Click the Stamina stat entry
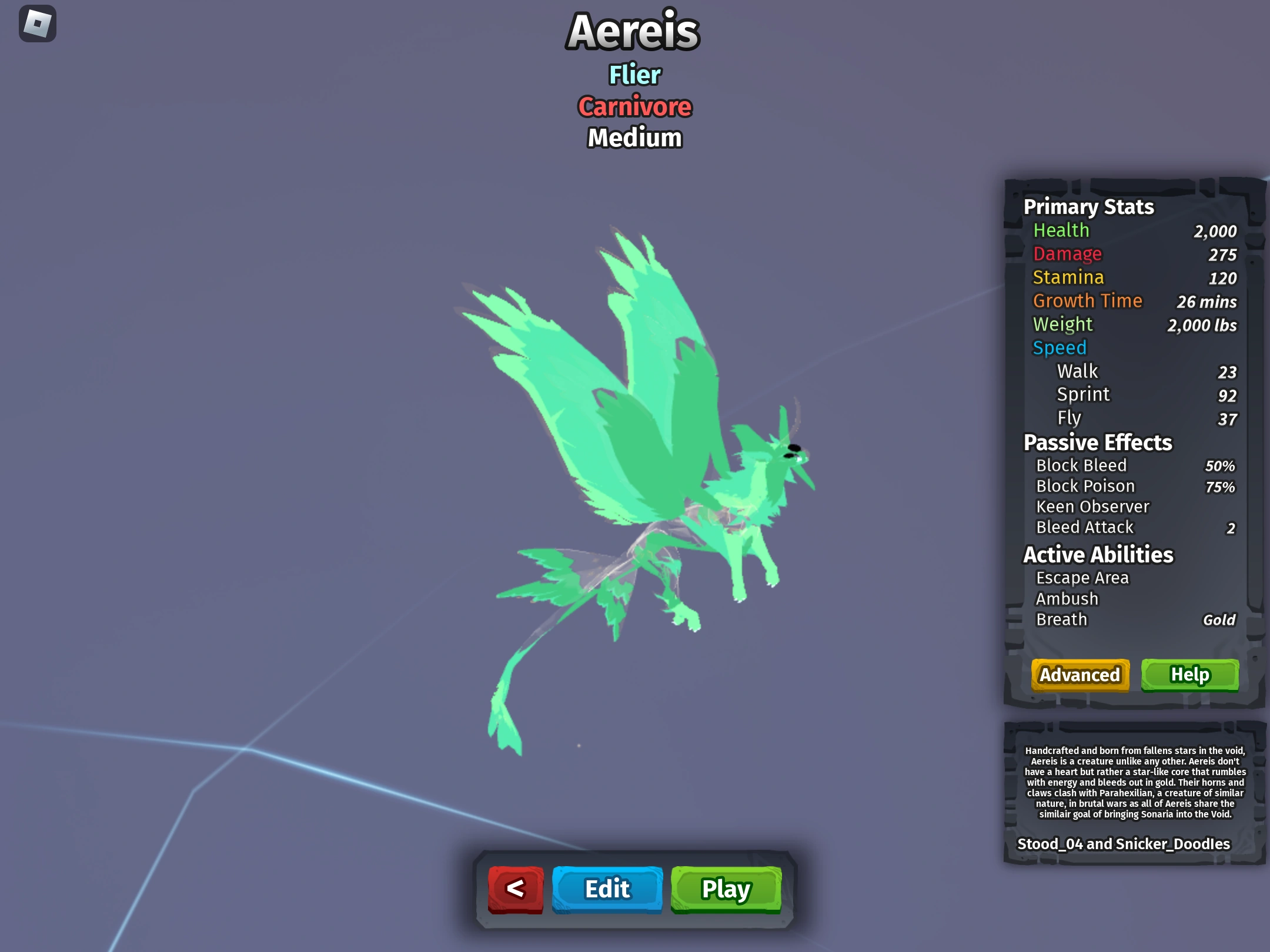 [1069, 277]
